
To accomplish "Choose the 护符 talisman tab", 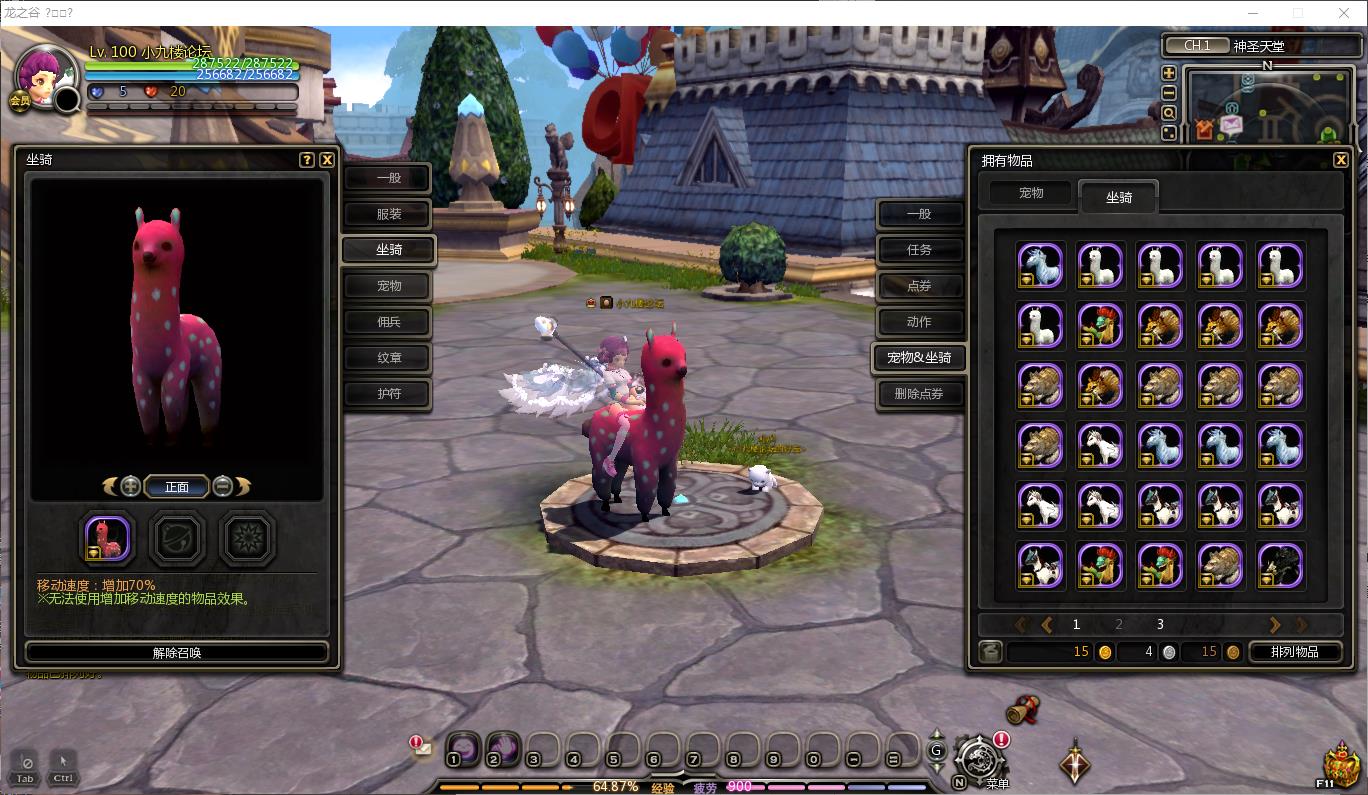I will [388, 394].
